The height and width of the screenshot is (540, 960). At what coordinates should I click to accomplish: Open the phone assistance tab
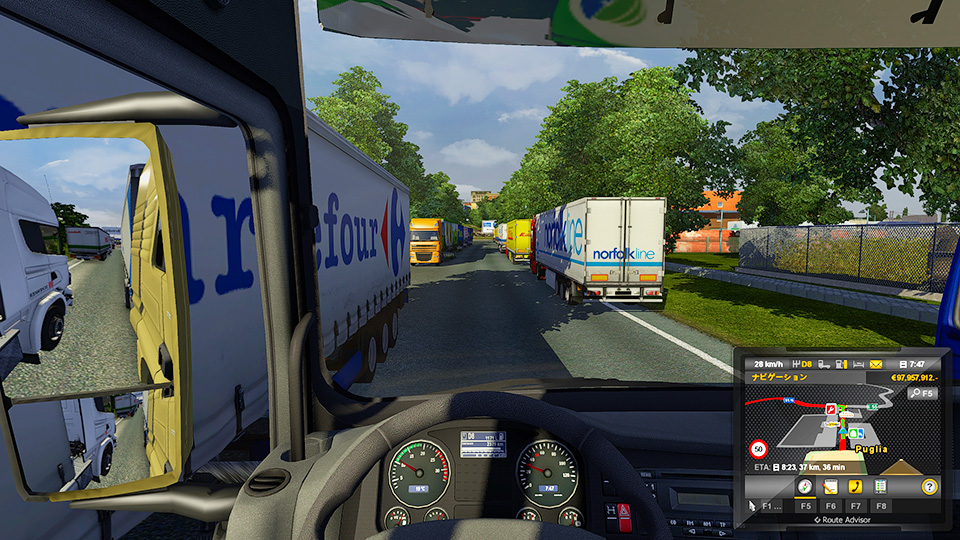coord(855,487)
